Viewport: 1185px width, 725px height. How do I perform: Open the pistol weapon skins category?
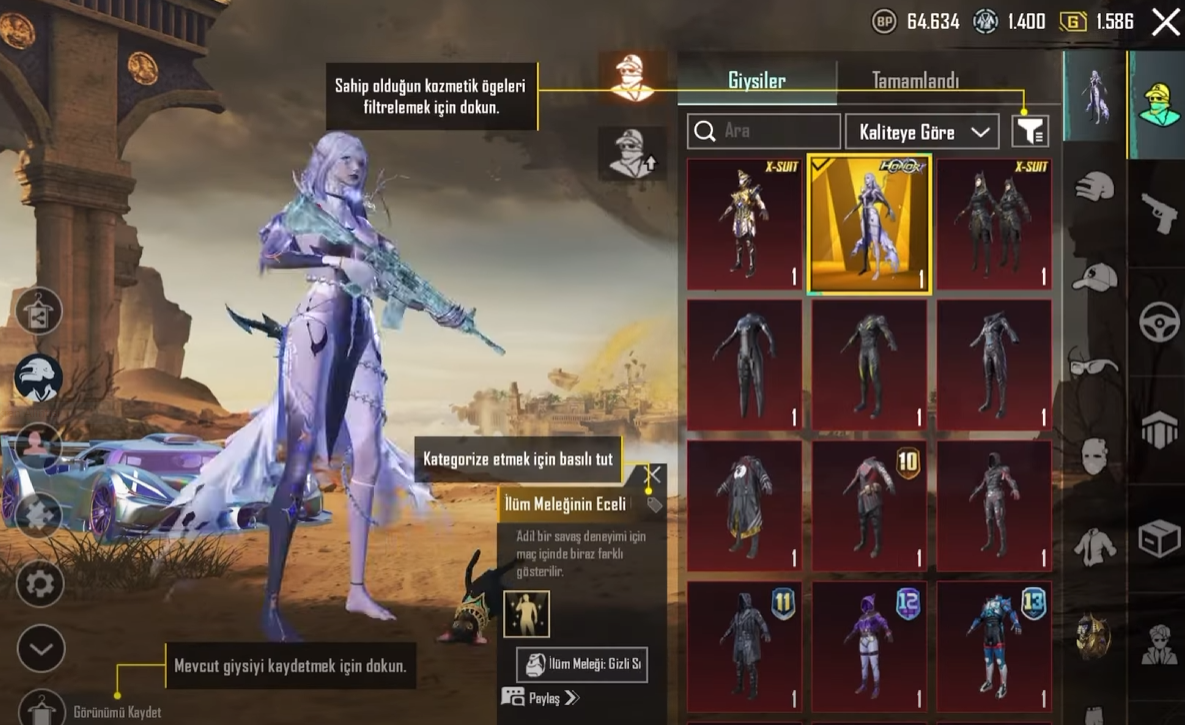point(1158,213)
